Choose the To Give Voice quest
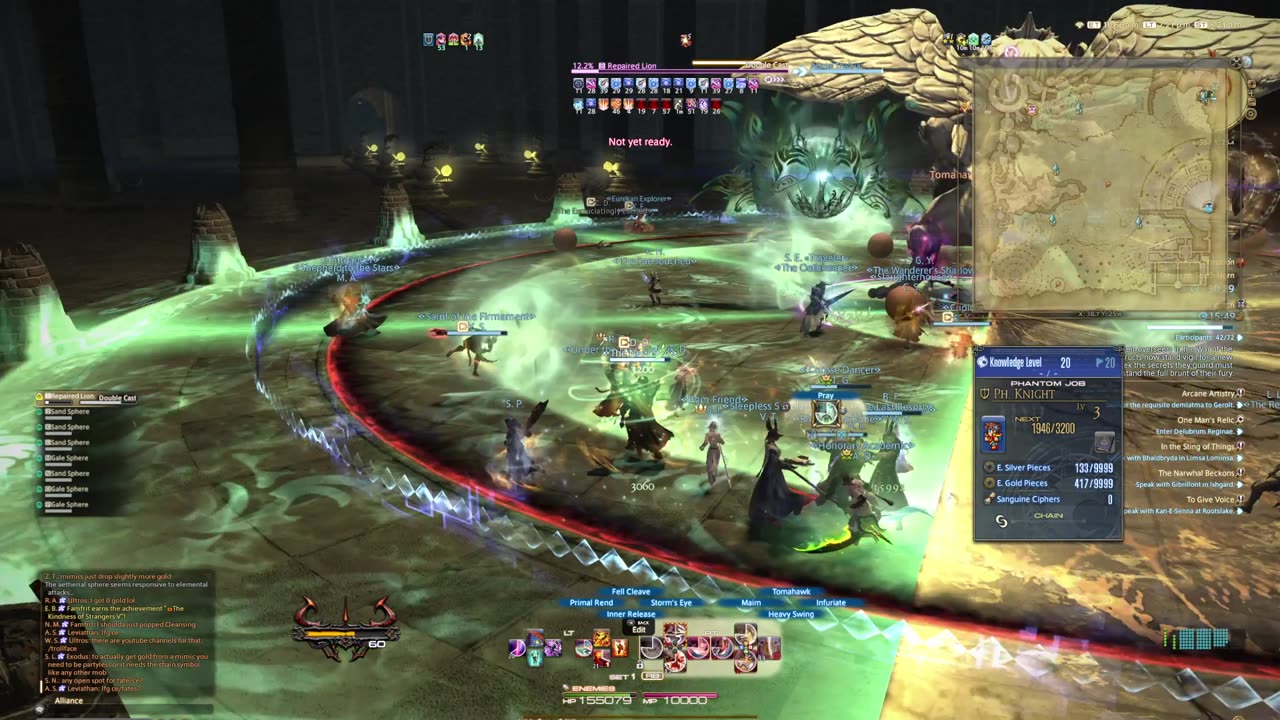1280x720 pixels. click(x=1210, y=499)
